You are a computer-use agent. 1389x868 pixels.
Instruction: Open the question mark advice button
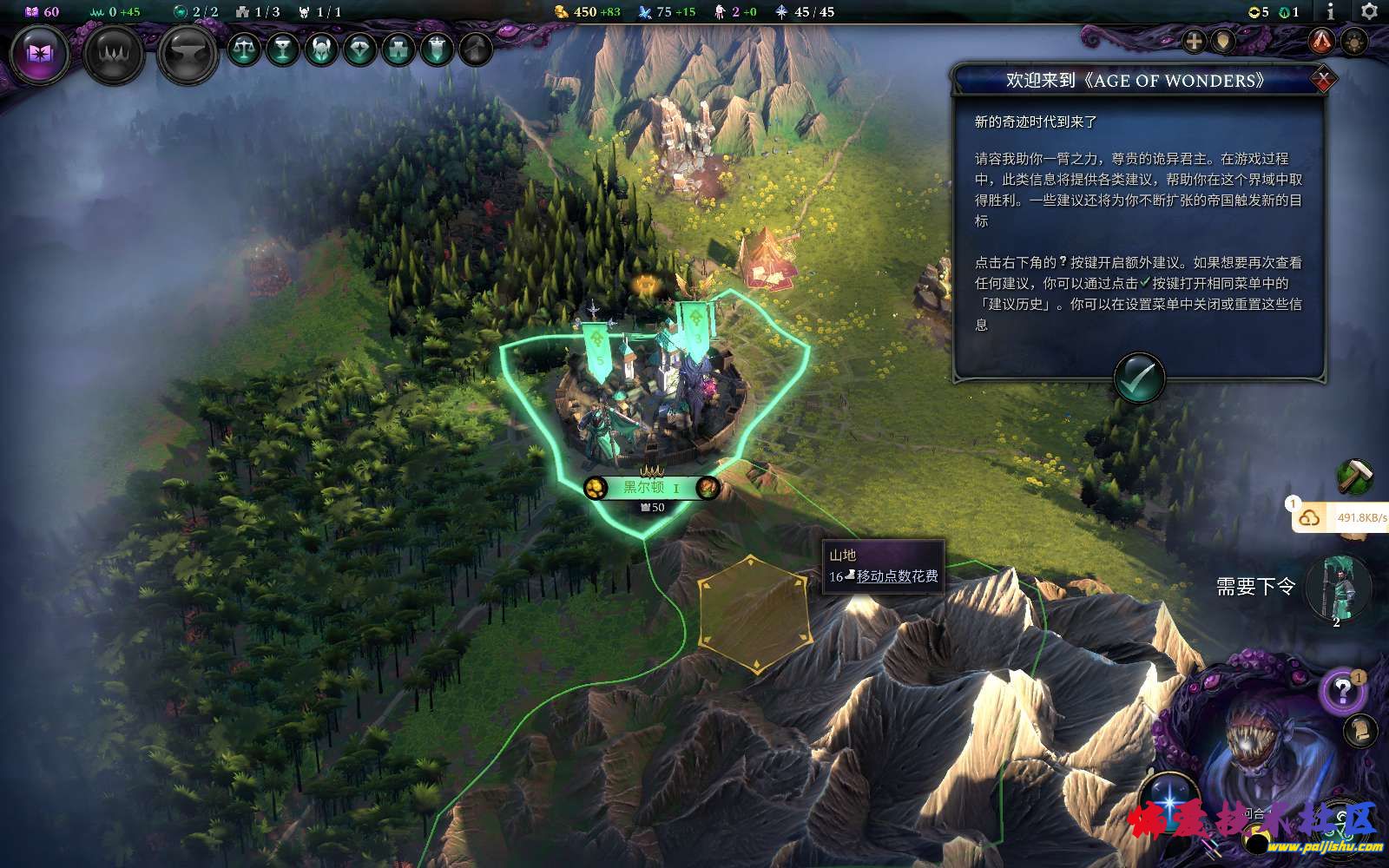click(1342, 691)
